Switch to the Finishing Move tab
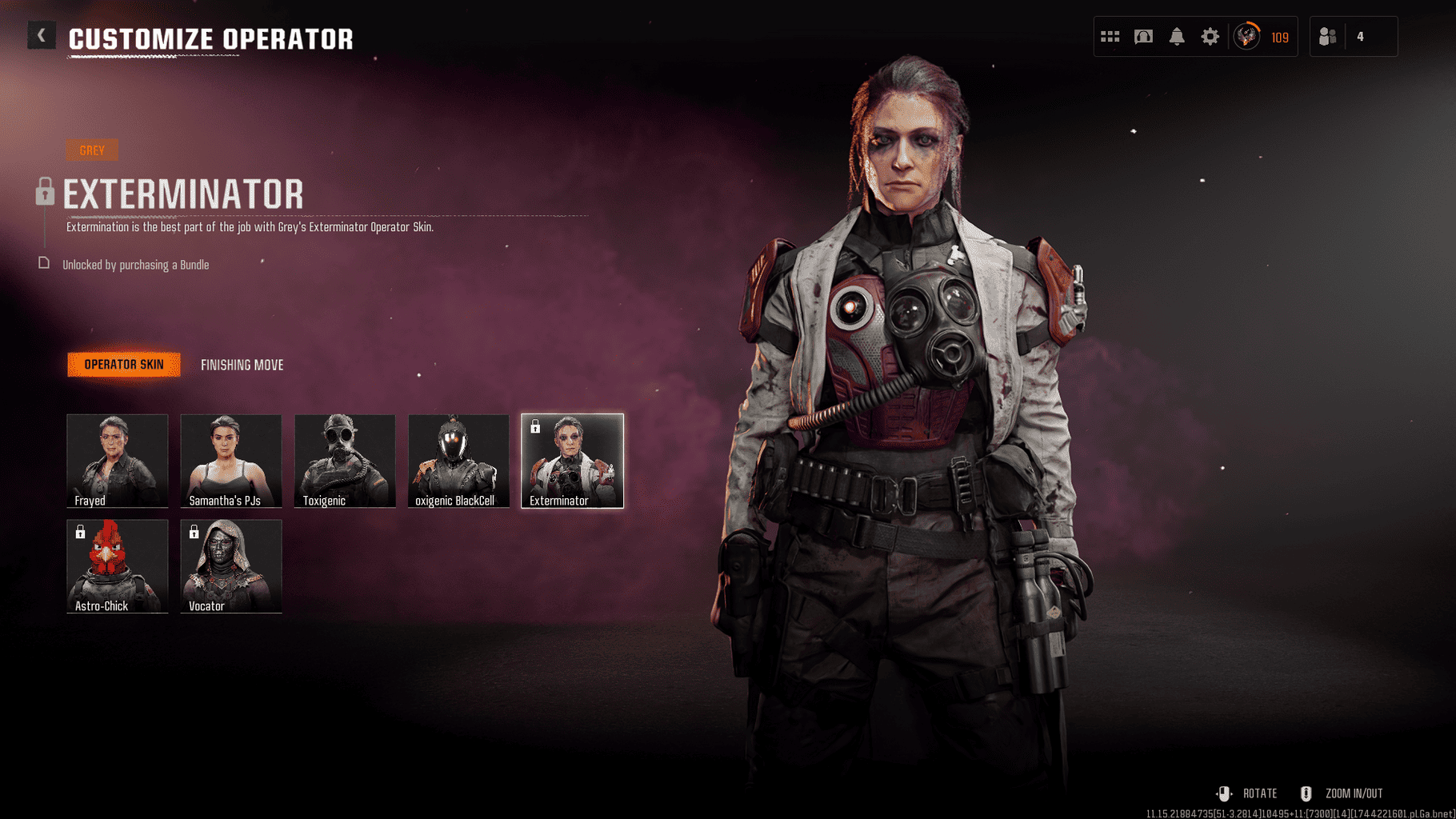 [242, 365]
